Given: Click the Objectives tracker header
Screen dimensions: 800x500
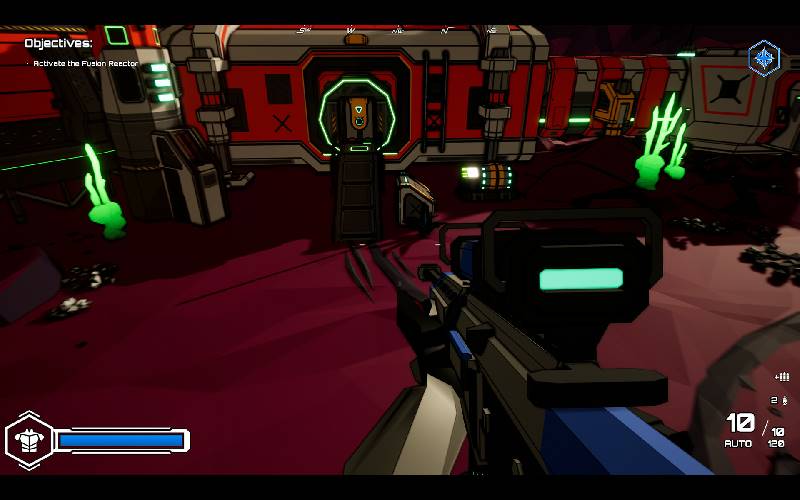Looking at the screenshot, I should coord(58,43).
